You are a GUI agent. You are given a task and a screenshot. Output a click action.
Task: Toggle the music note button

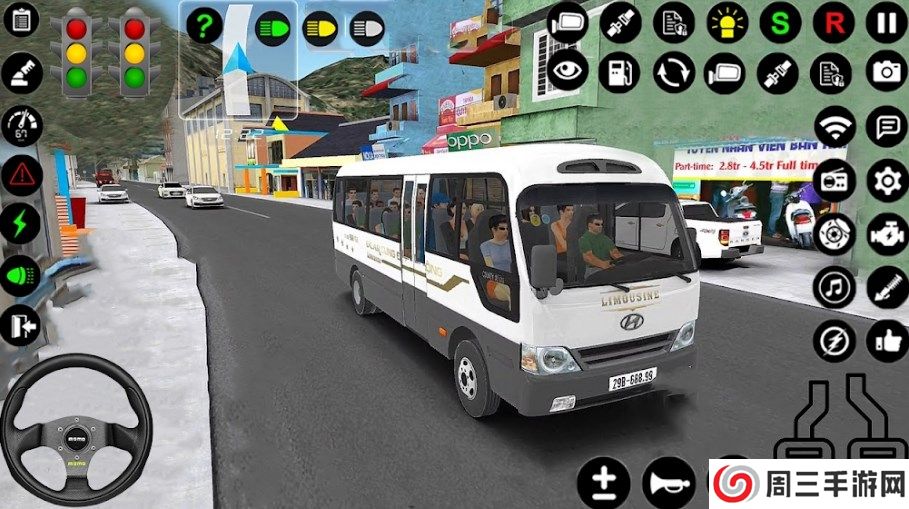(x=833, y=287)
